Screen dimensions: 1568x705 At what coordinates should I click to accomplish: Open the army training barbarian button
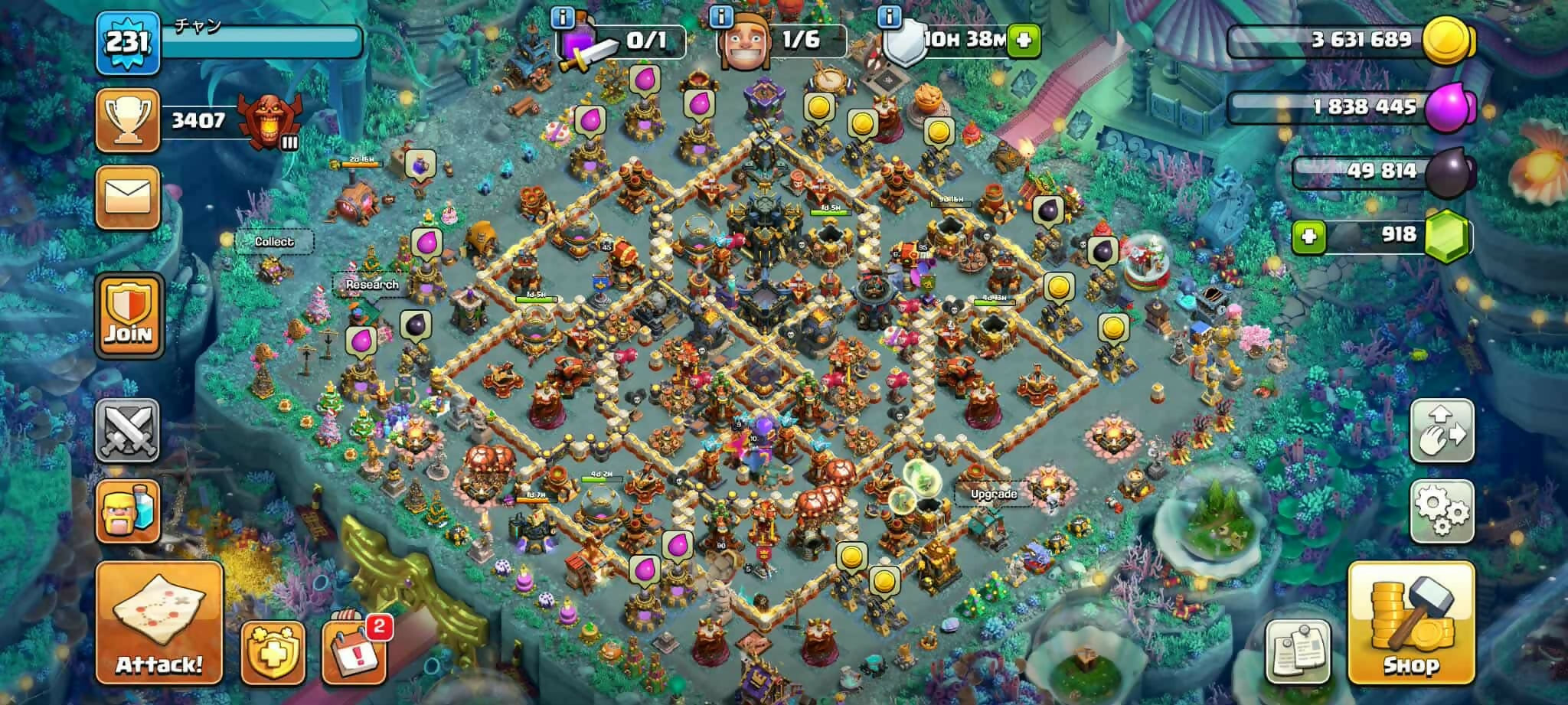[x=128, y=511]
